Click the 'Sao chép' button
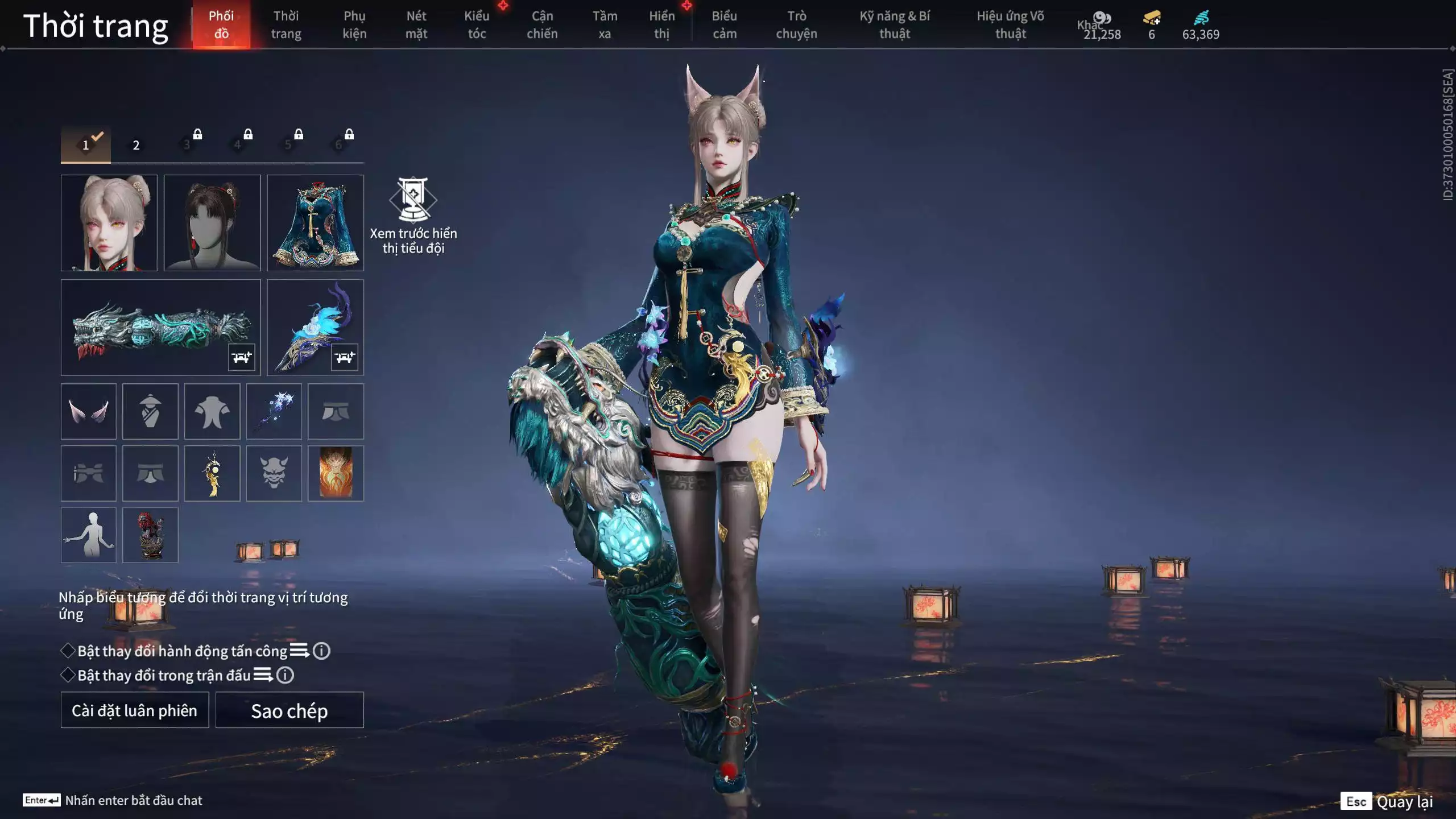Screen dimensions: 1456x819 pyautogui.click(x=289, y=710)
